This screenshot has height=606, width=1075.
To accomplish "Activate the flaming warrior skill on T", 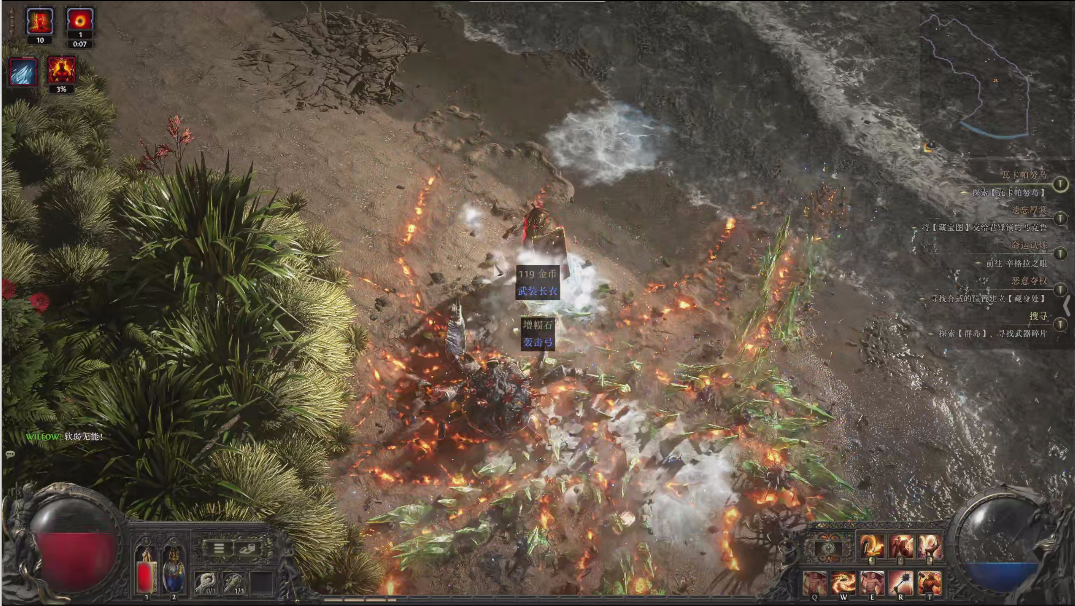I will tap(930, 582).
